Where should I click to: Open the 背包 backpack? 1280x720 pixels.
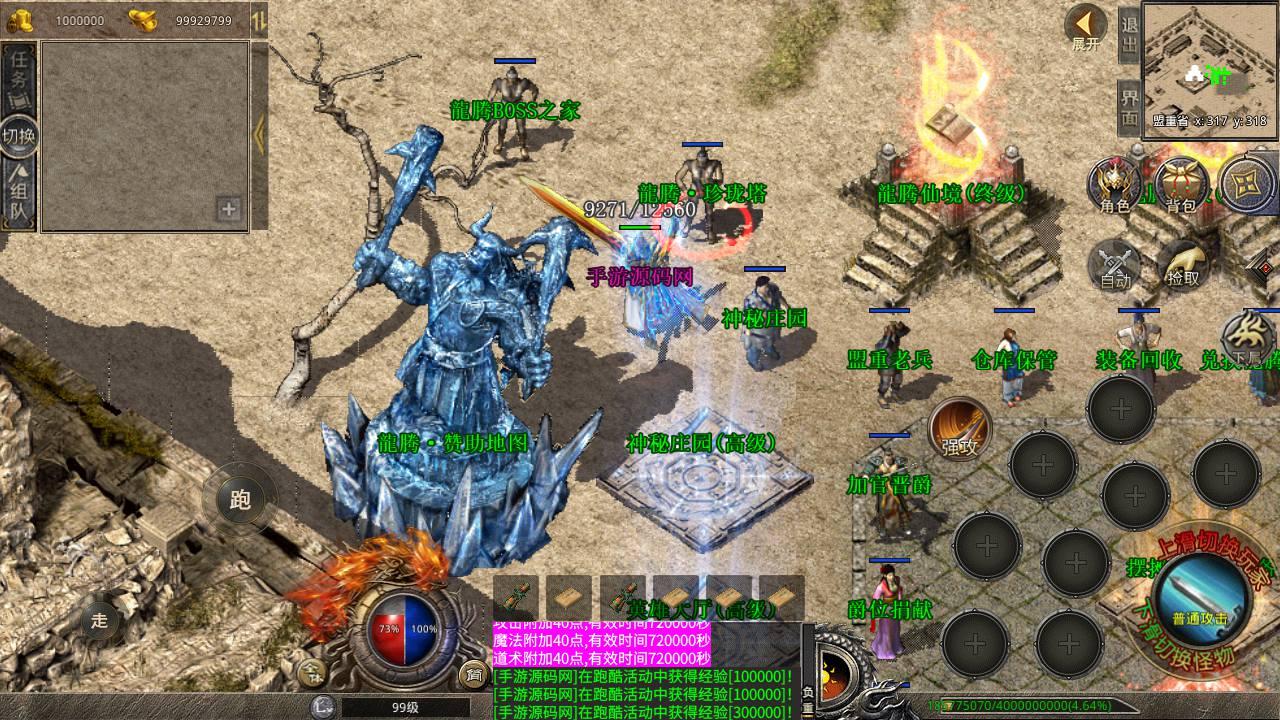pos(1180,186)
